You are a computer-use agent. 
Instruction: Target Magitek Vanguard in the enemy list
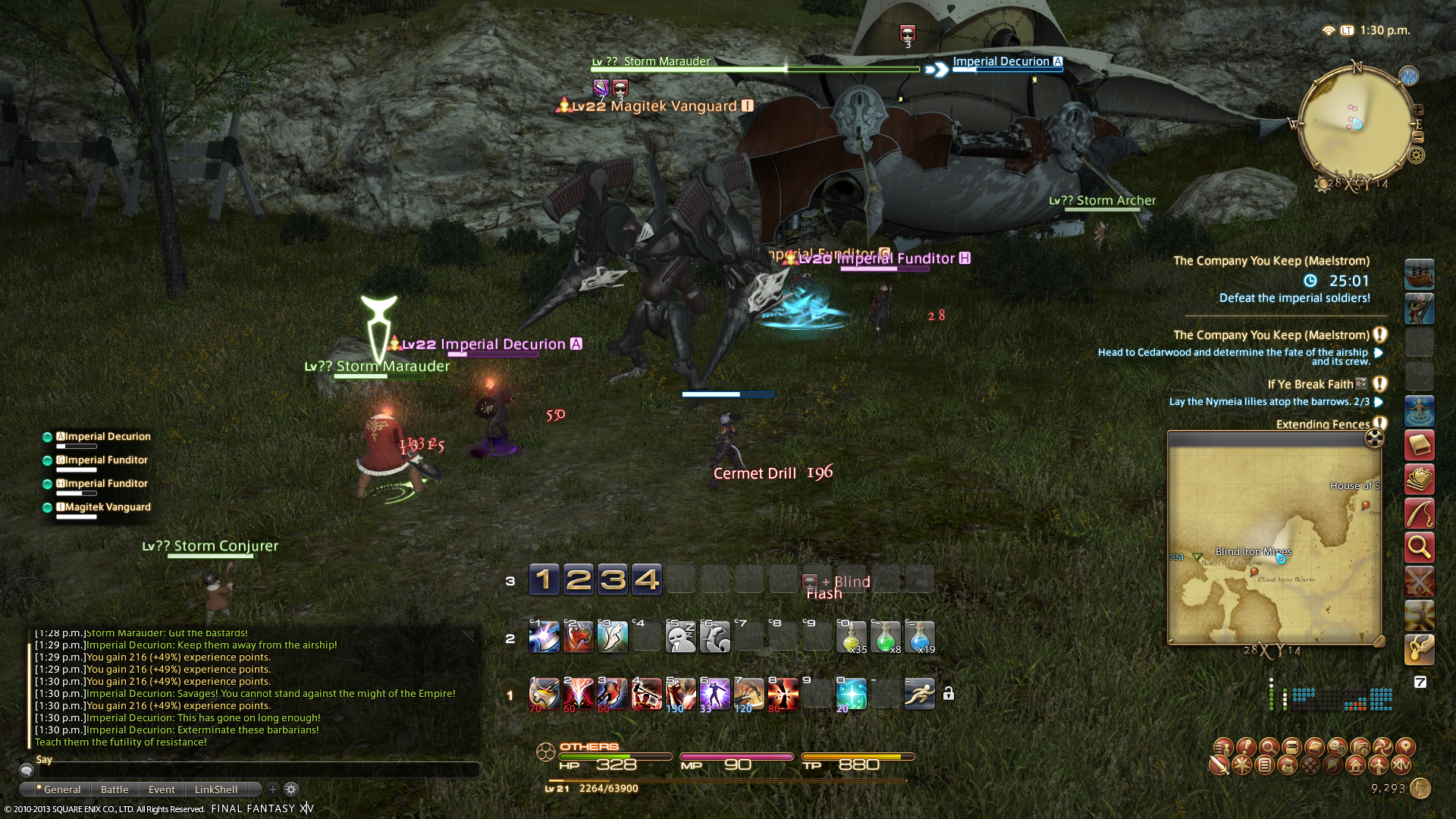coord(107,507)
